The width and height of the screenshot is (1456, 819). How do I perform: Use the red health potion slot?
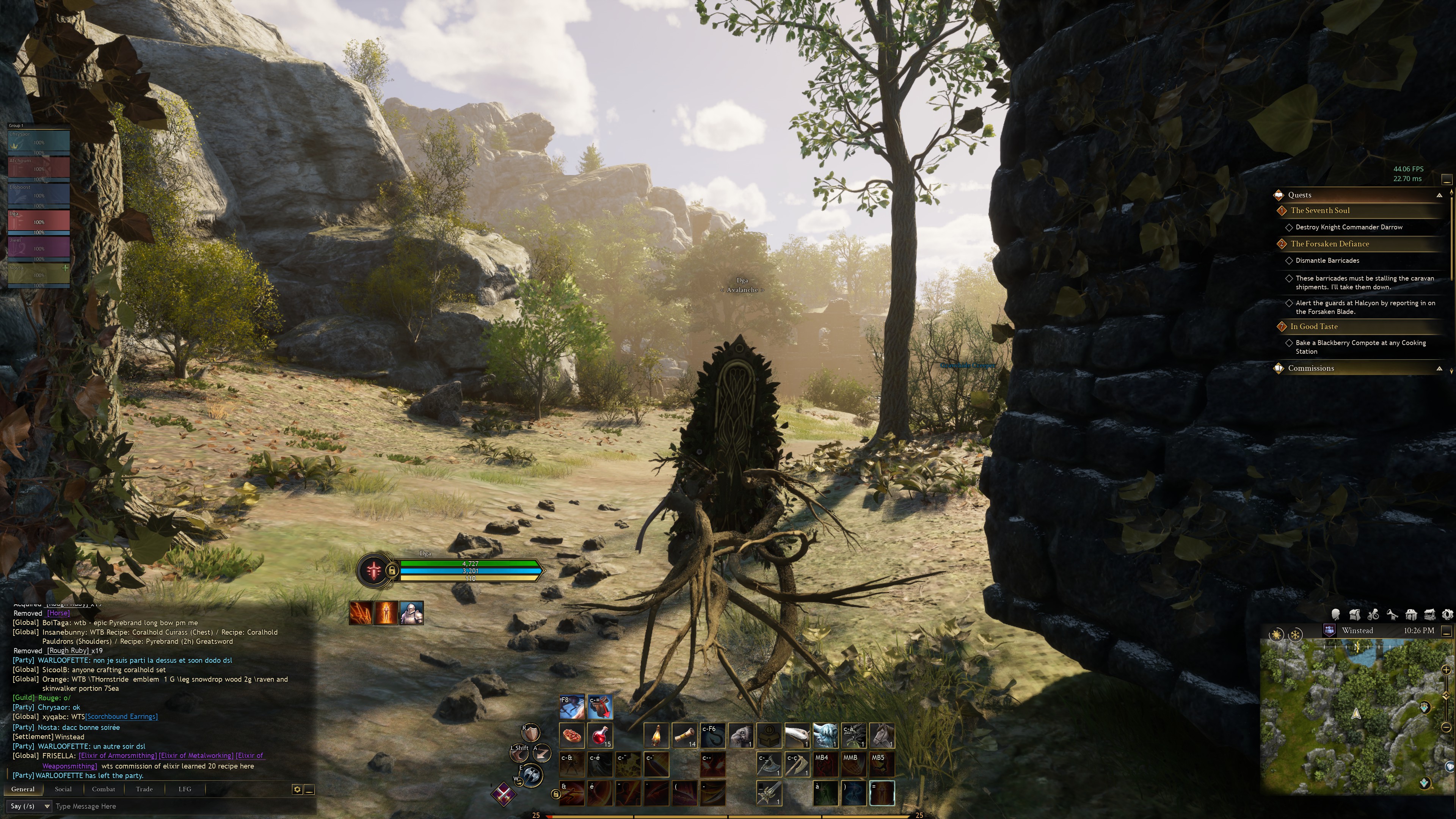(x=600, y=735)
